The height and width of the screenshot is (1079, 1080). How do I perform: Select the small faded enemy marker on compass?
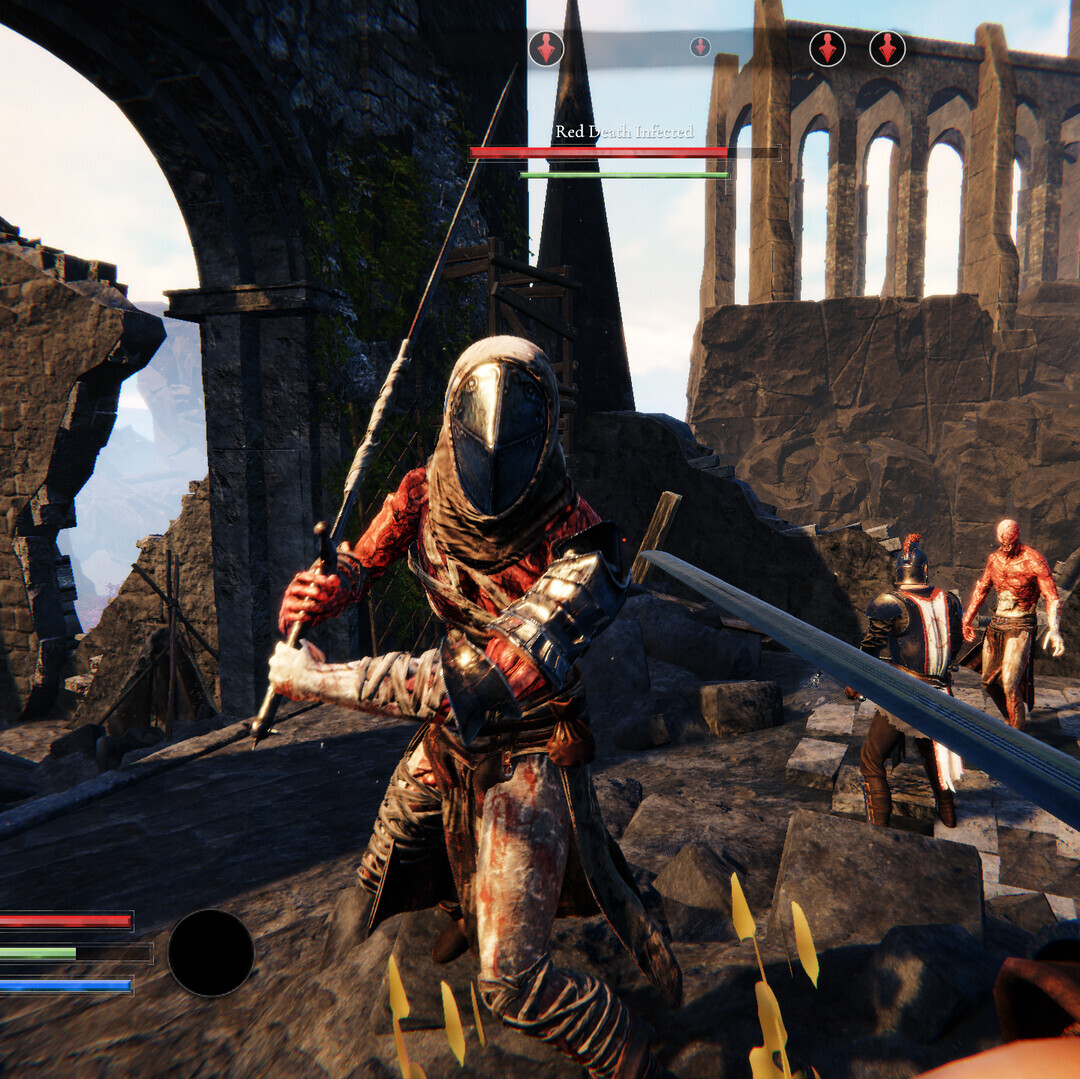(700, 46)
